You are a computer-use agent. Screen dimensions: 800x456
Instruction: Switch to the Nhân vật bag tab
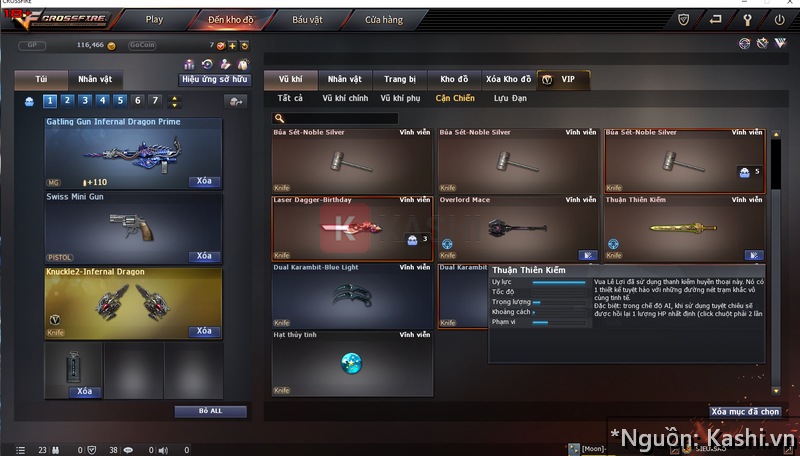pyautogui.click(x=95, y=79)
